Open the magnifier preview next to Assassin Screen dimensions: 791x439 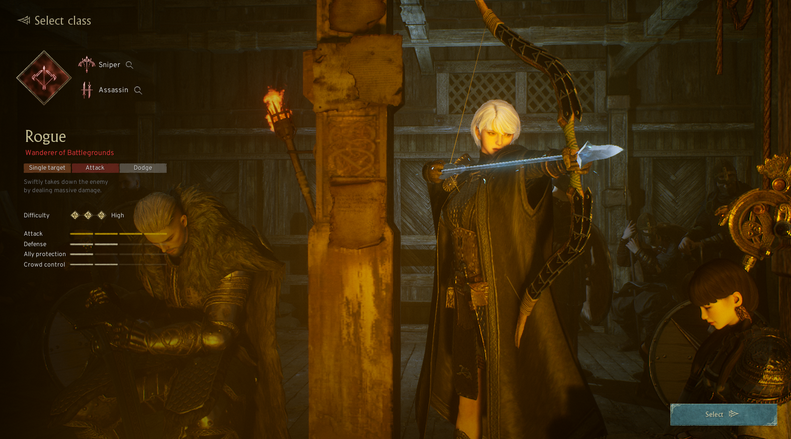click(x=138, y=90)
